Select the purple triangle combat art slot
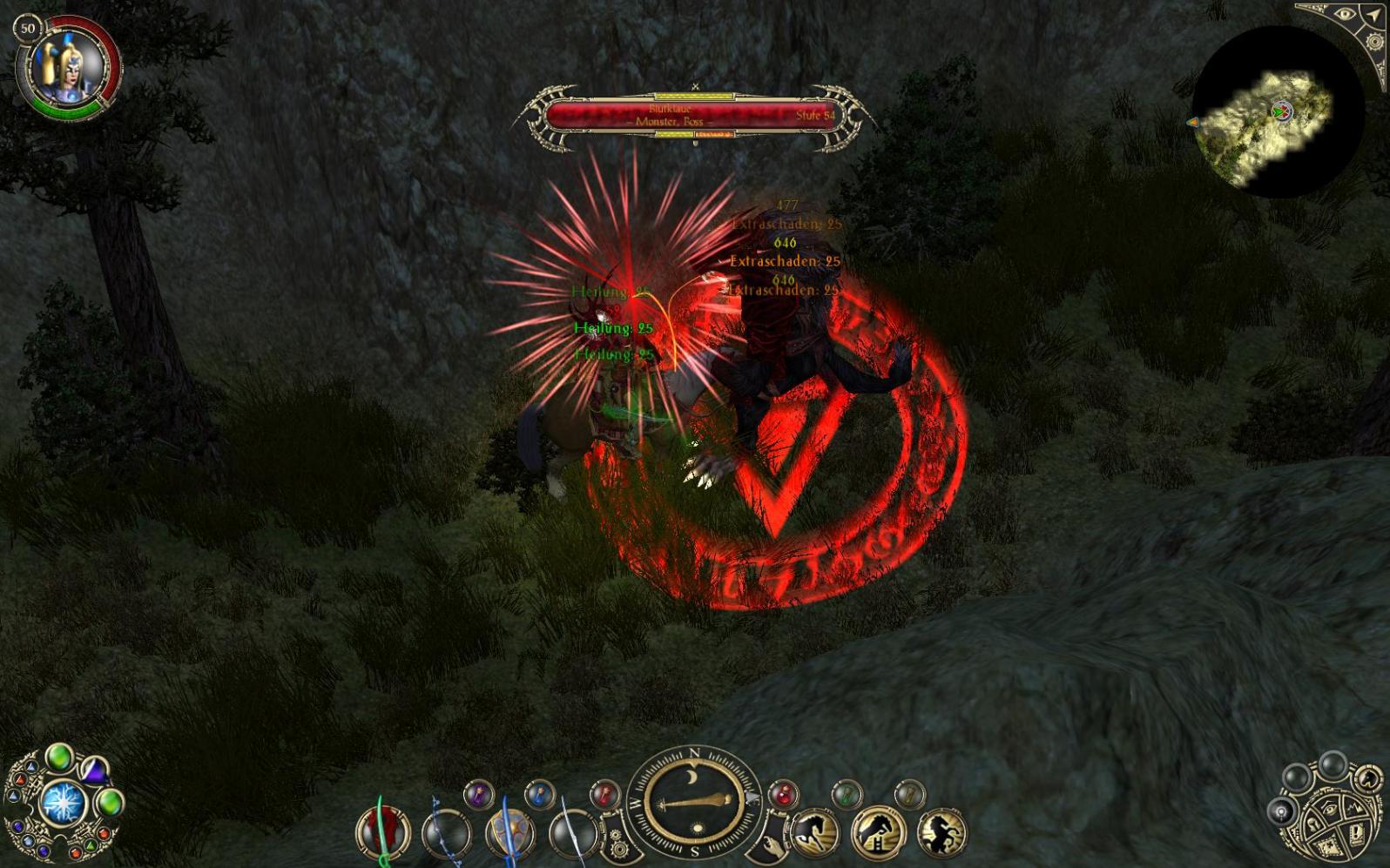This screenshot has height=868, width=1390. click(94, 771)
